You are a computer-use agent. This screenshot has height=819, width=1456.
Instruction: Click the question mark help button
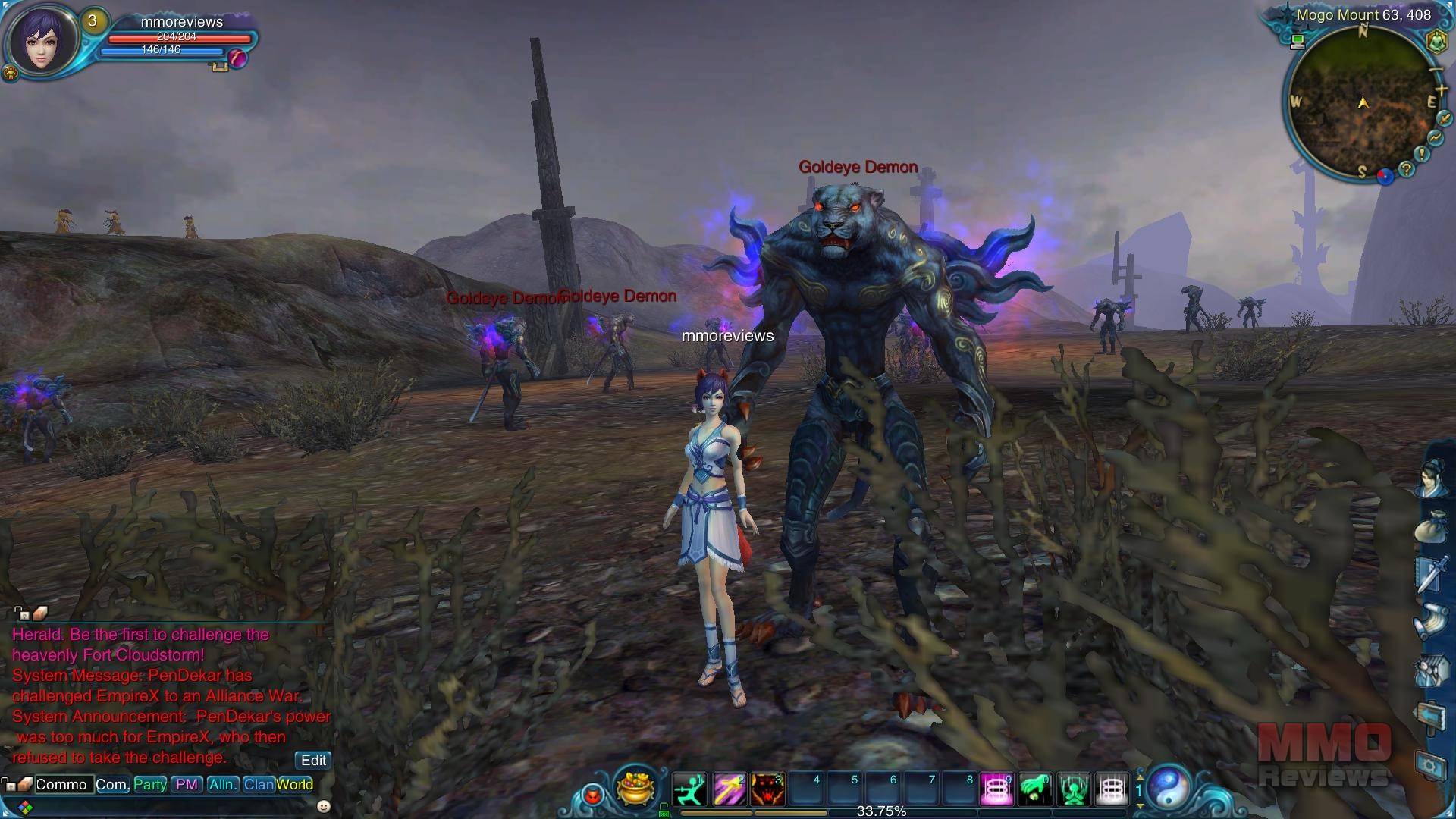pyautogui.click(x=1407, y=169)
